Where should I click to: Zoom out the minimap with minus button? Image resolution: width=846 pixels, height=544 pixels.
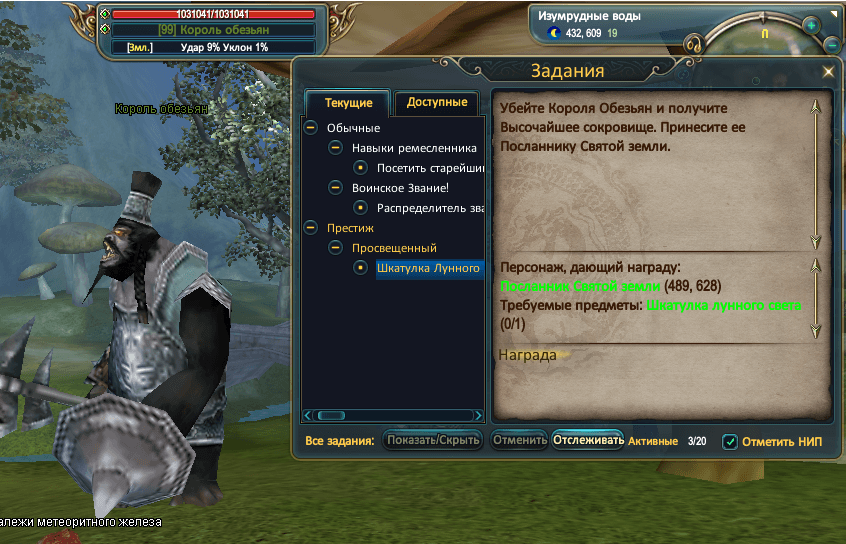click(x=834, y=45)
